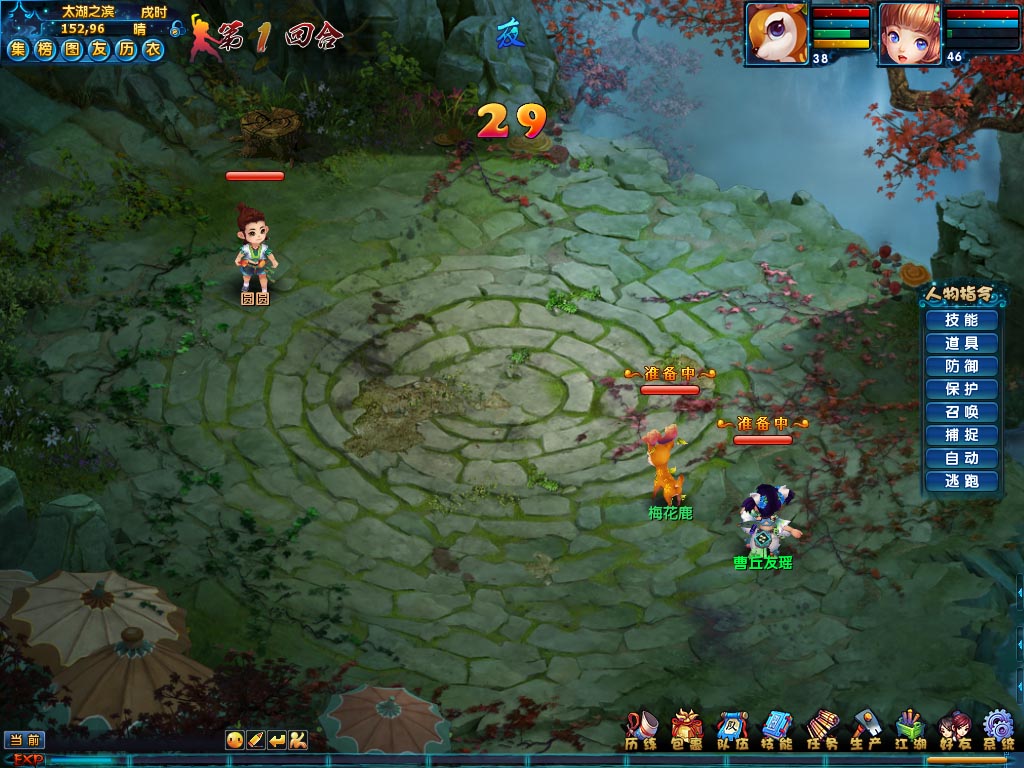Open the emoji smiley chat icon
The height and width of the screenshot is (768, 1024).
[233, 740]
